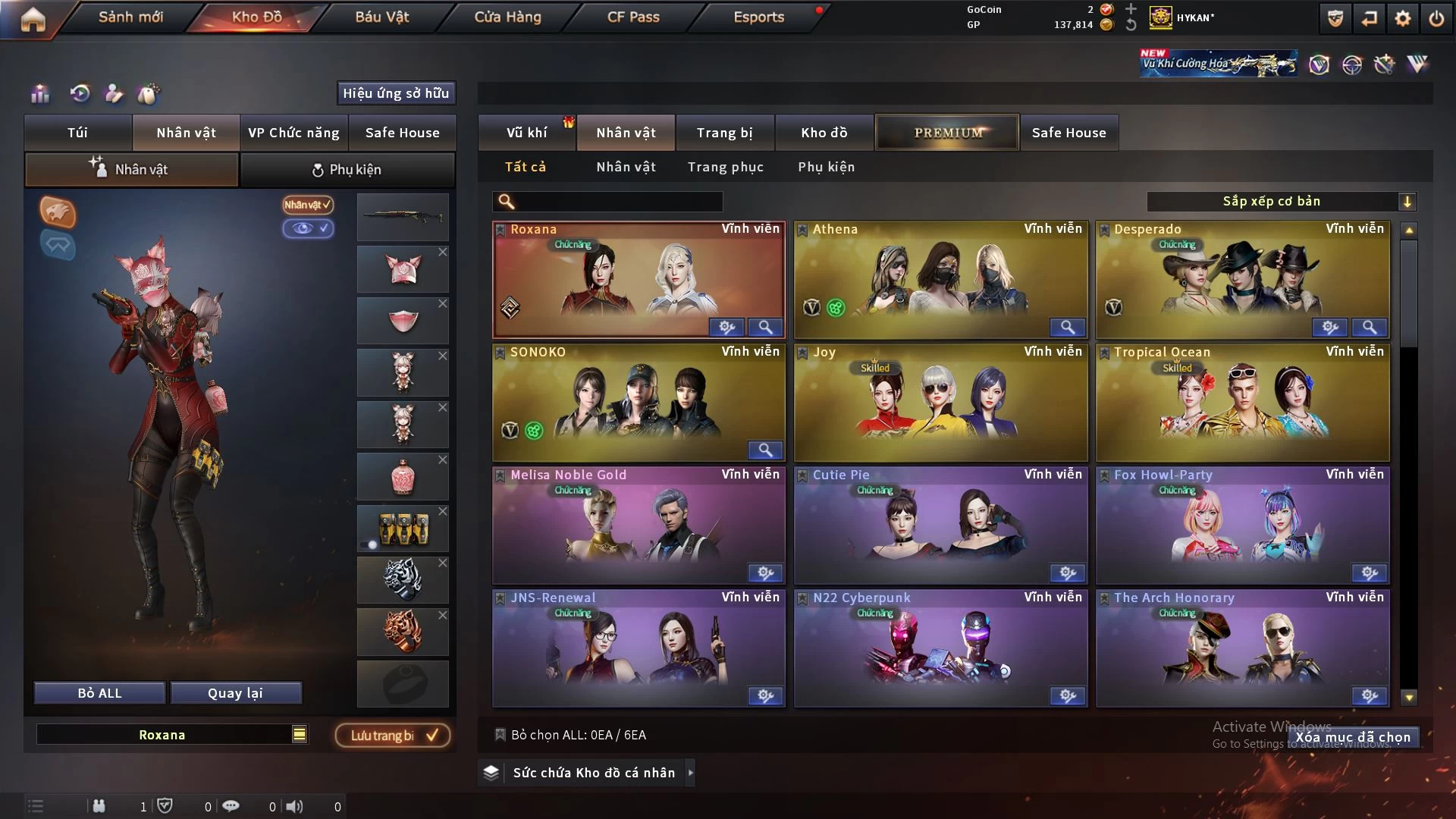Pick the N22 Cyberpunk character card
The image size is (1456, 819).
pos(940,648)
